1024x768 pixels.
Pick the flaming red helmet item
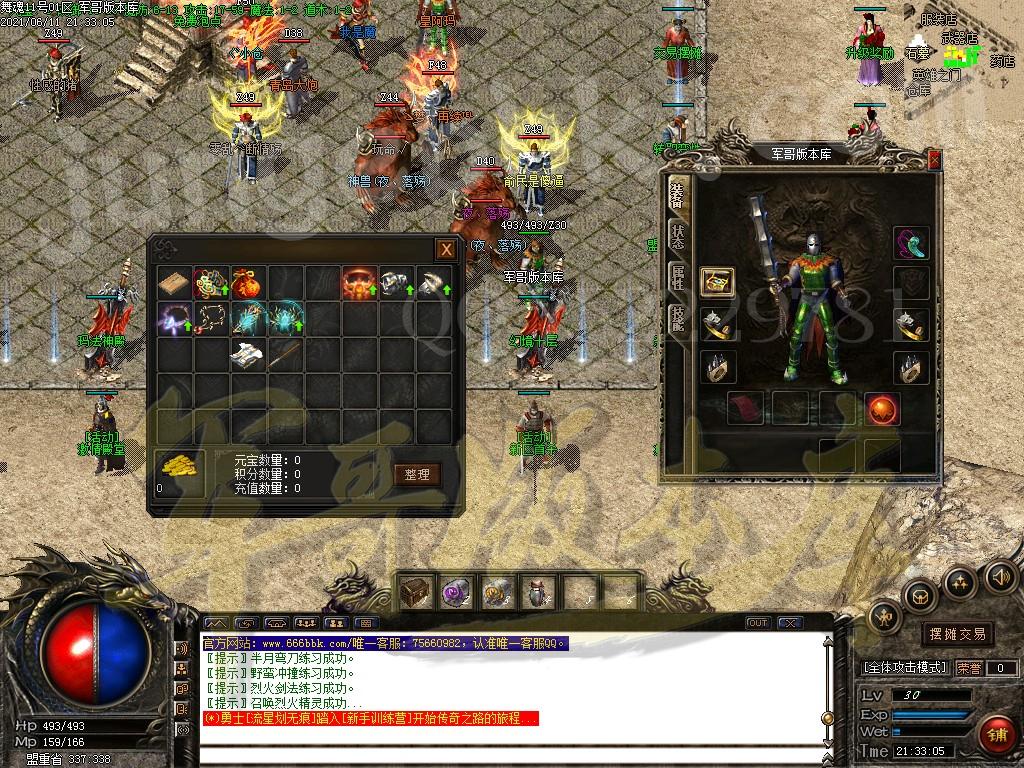358,283
